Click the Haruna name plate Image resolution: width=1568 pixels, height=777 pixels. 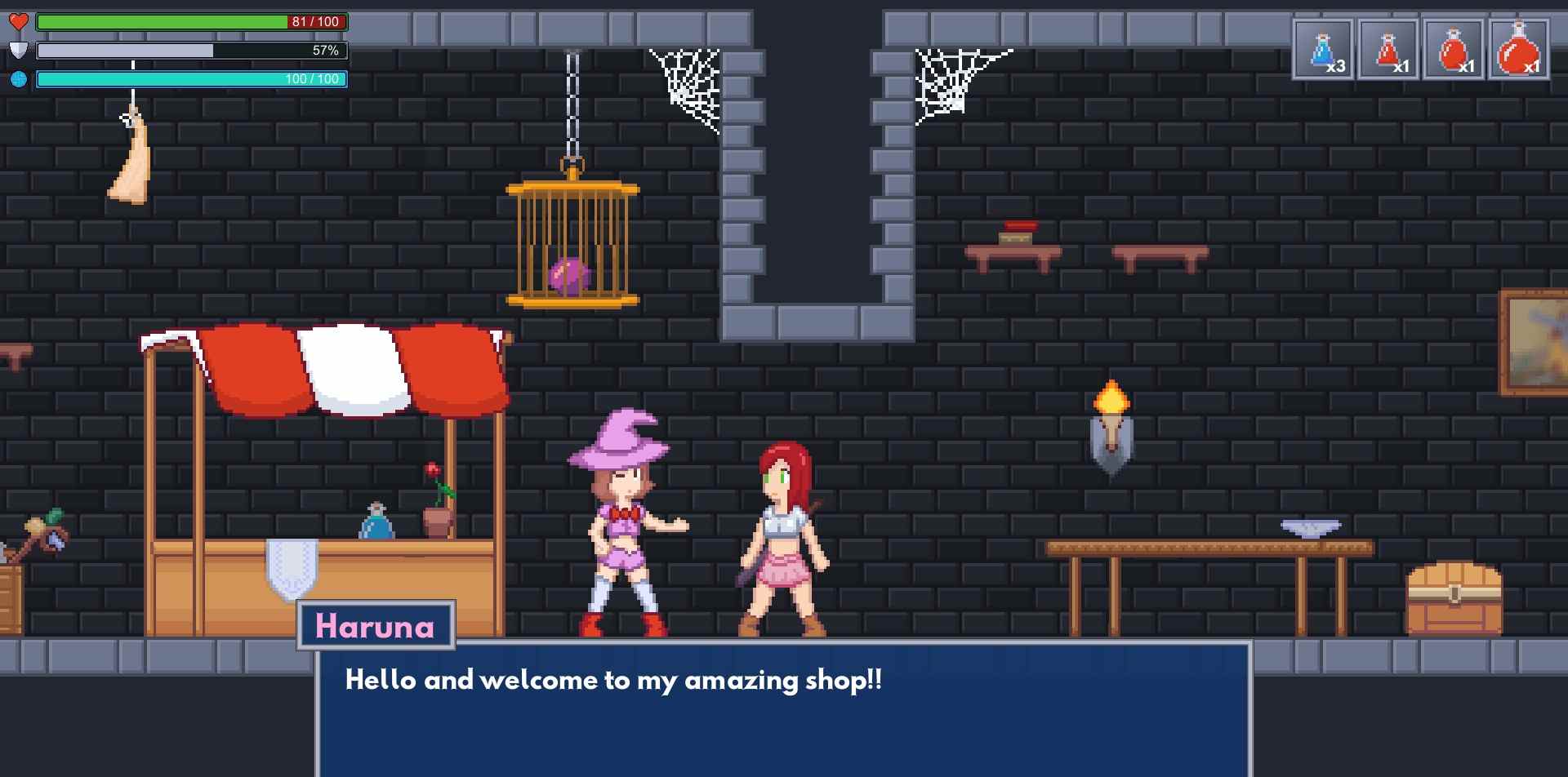click(x=376, y=627)
